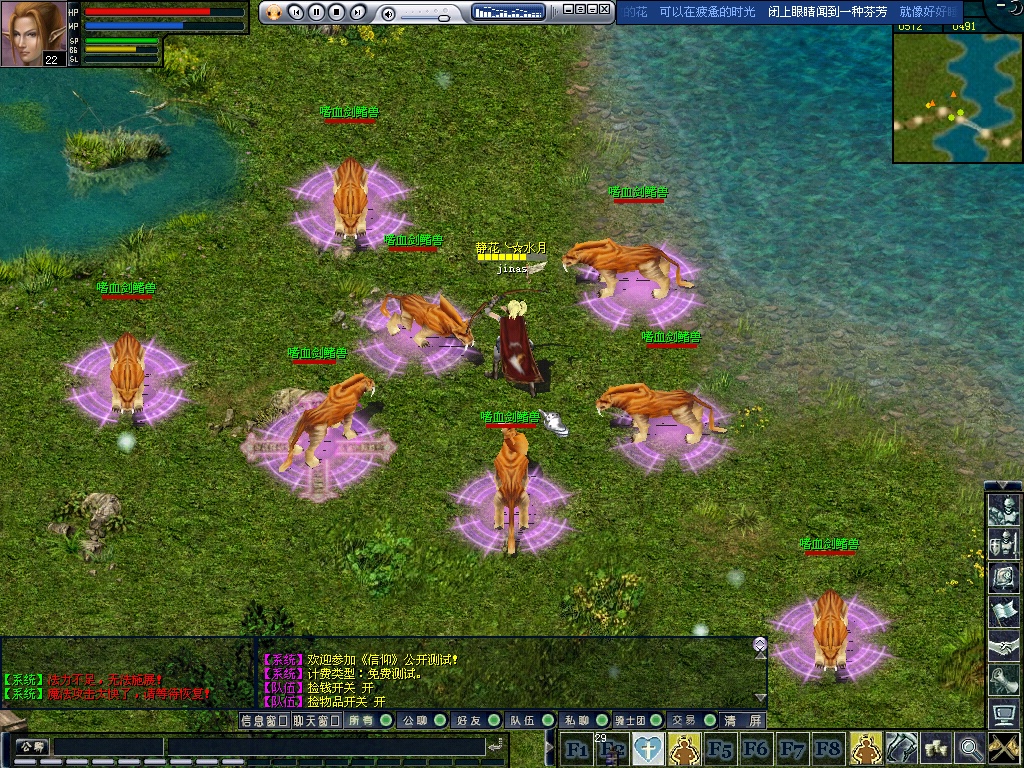
Task: Toggle the 聊天窗口 chat window button
Action: coord(317,720)
